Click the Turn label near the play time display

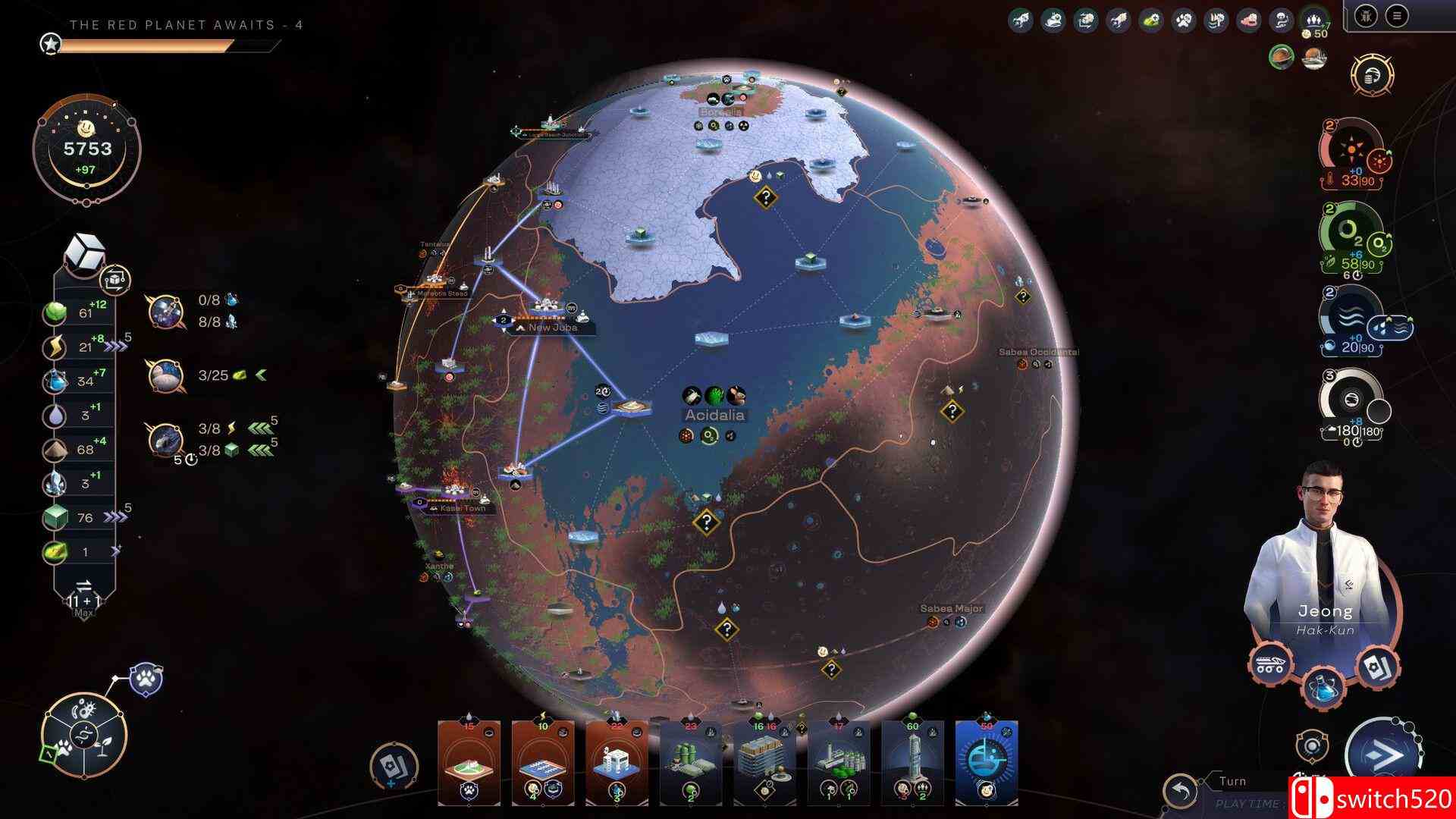click(x=1233, y=781)
